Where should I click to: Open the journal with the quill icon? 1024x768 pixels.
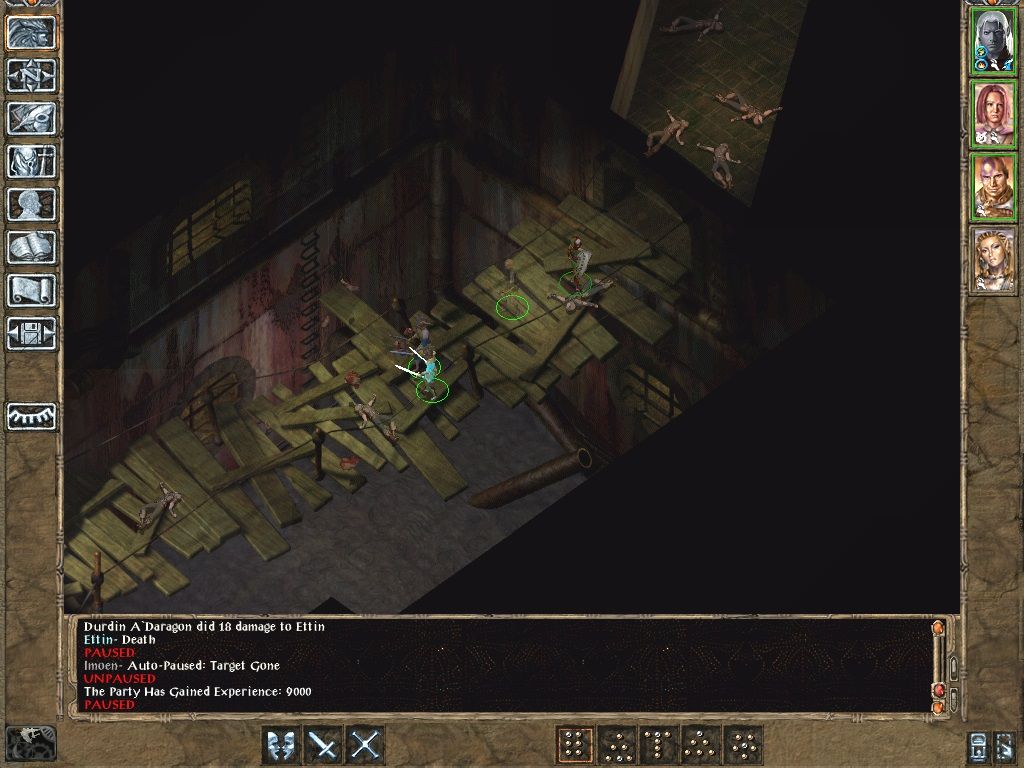(32, 118)
